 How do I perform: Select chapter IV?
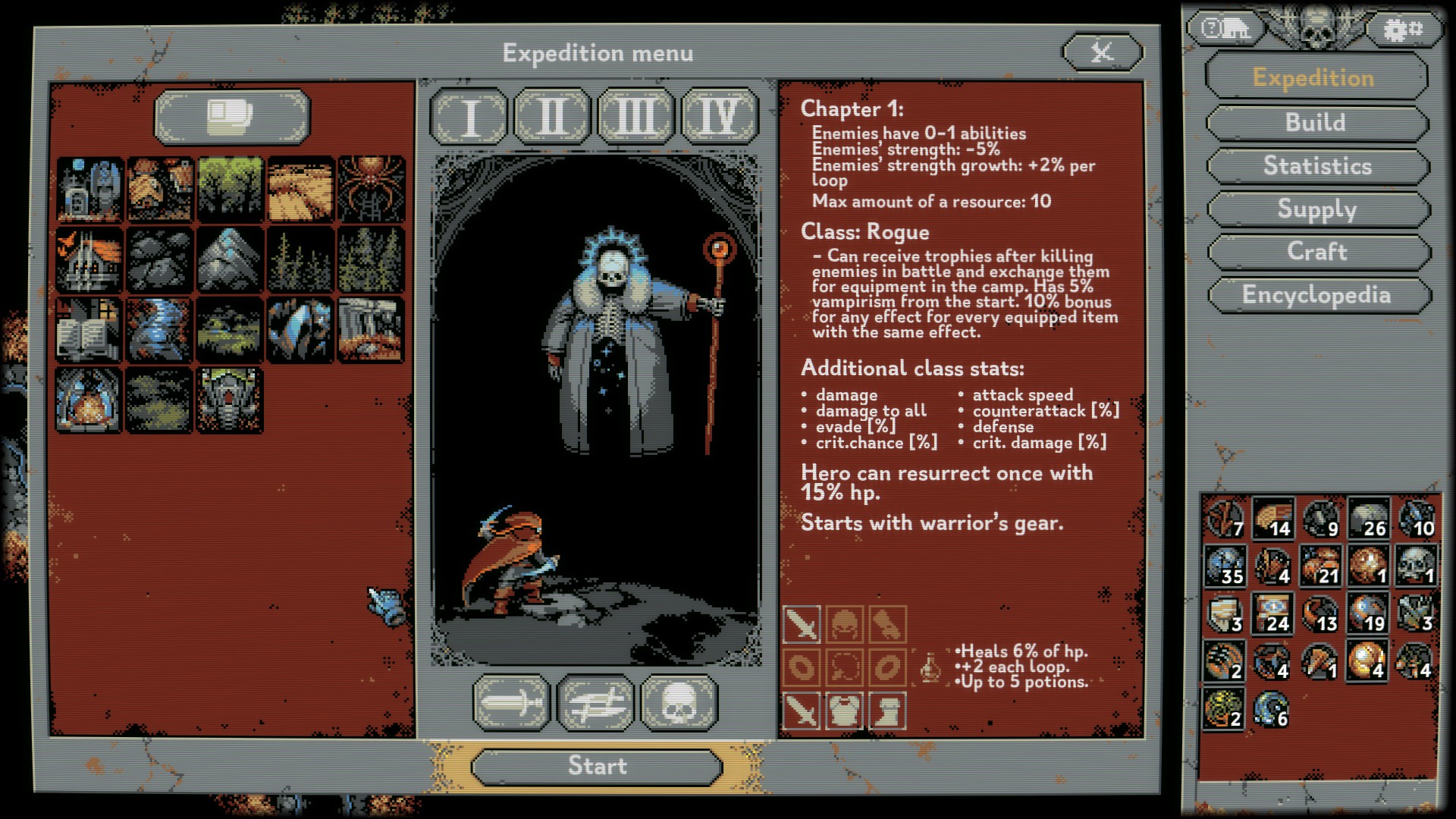(719, 117)
